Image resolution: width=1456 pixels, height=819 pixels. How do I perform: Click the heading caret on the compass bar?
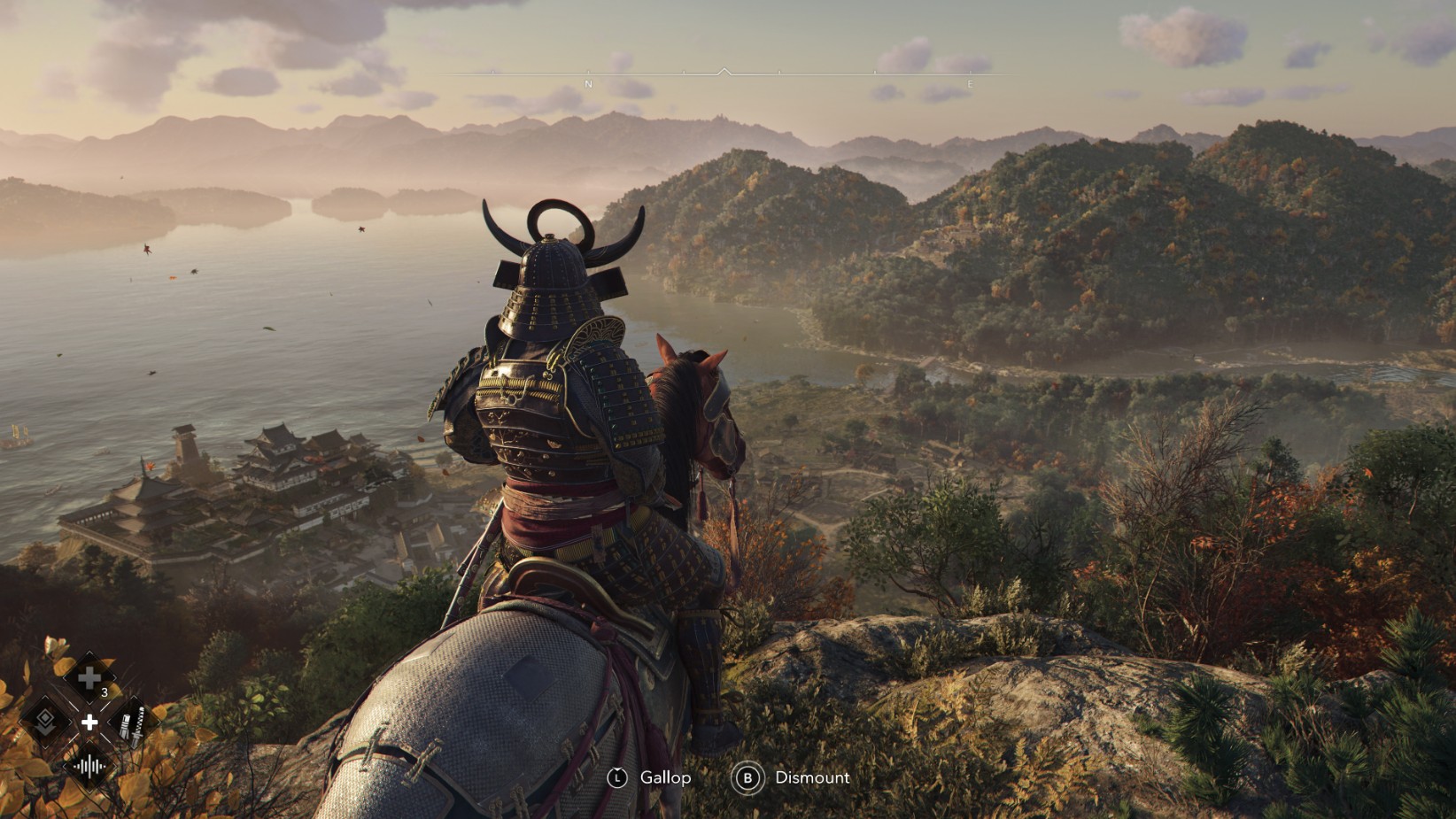point(725,70)
